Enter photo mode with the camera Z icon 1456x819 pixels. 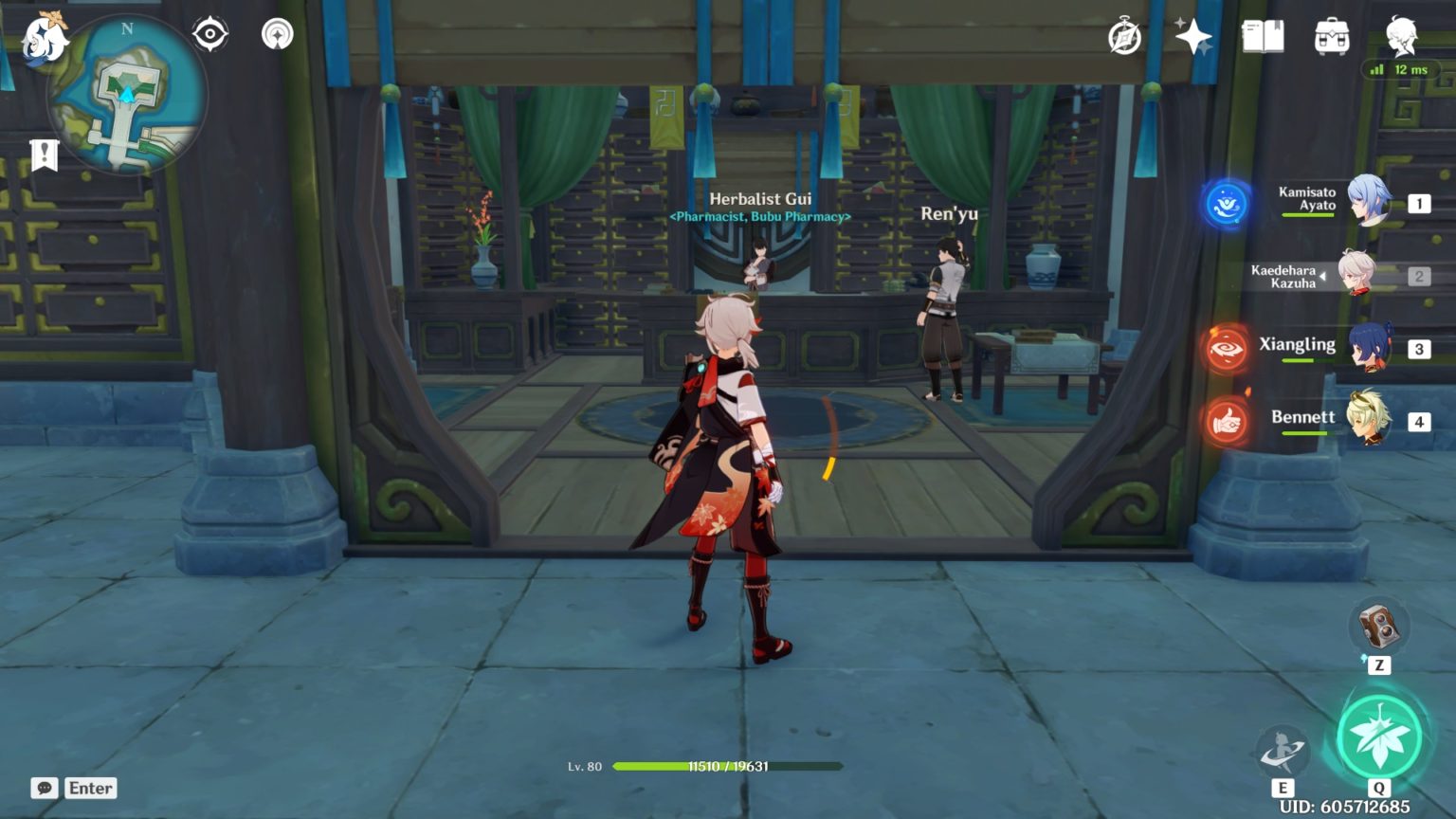click(1381, 628)
